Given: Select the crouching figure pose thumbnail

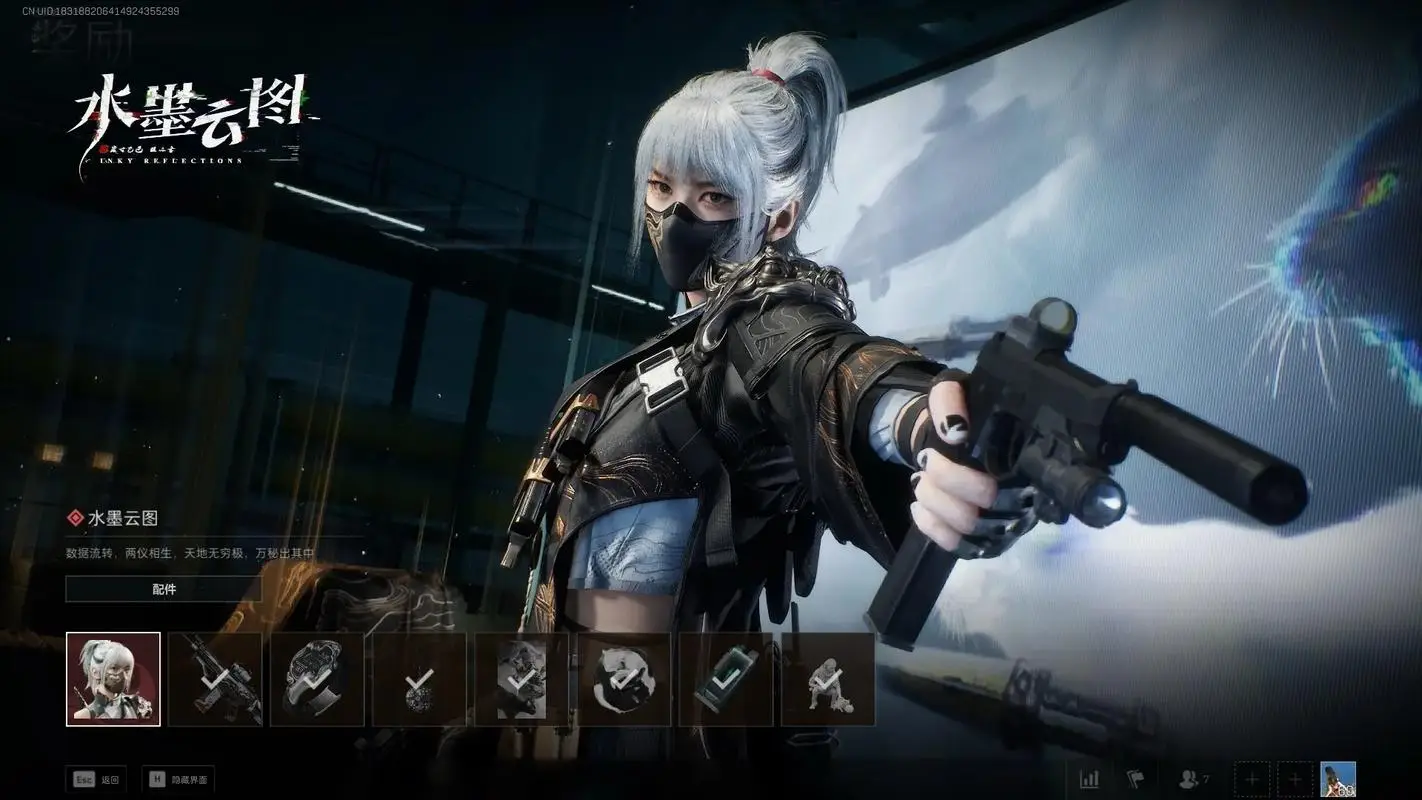Looking at the screenshot, I should 828,678.
